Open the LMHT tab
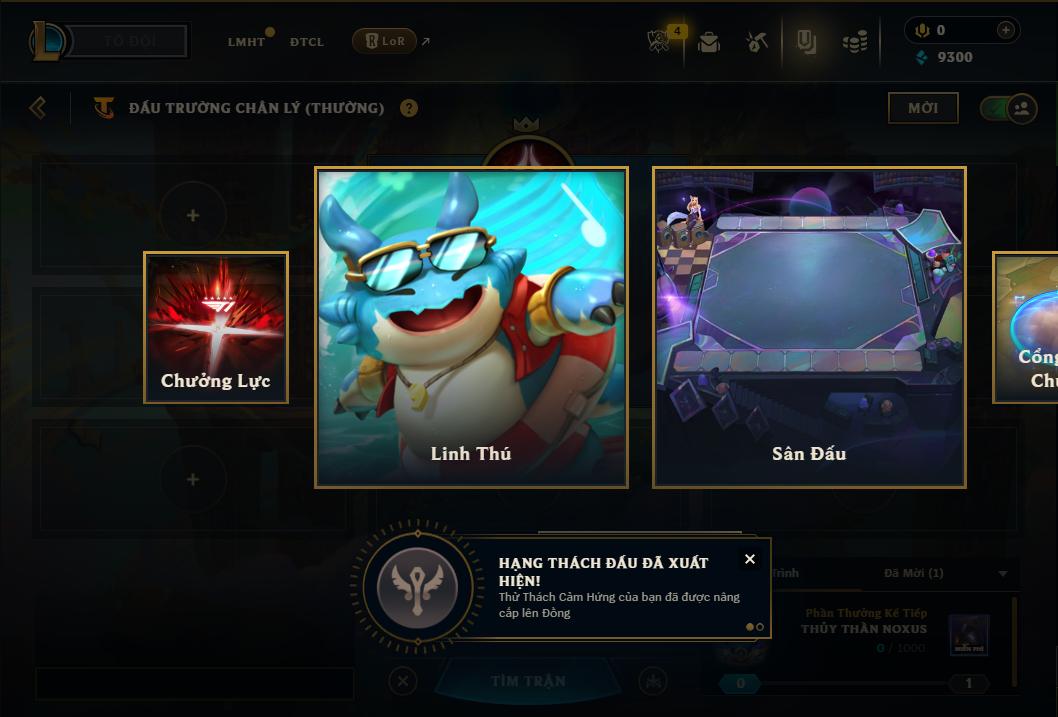This screenshot has height=717, width=1058. click(247, 42)
